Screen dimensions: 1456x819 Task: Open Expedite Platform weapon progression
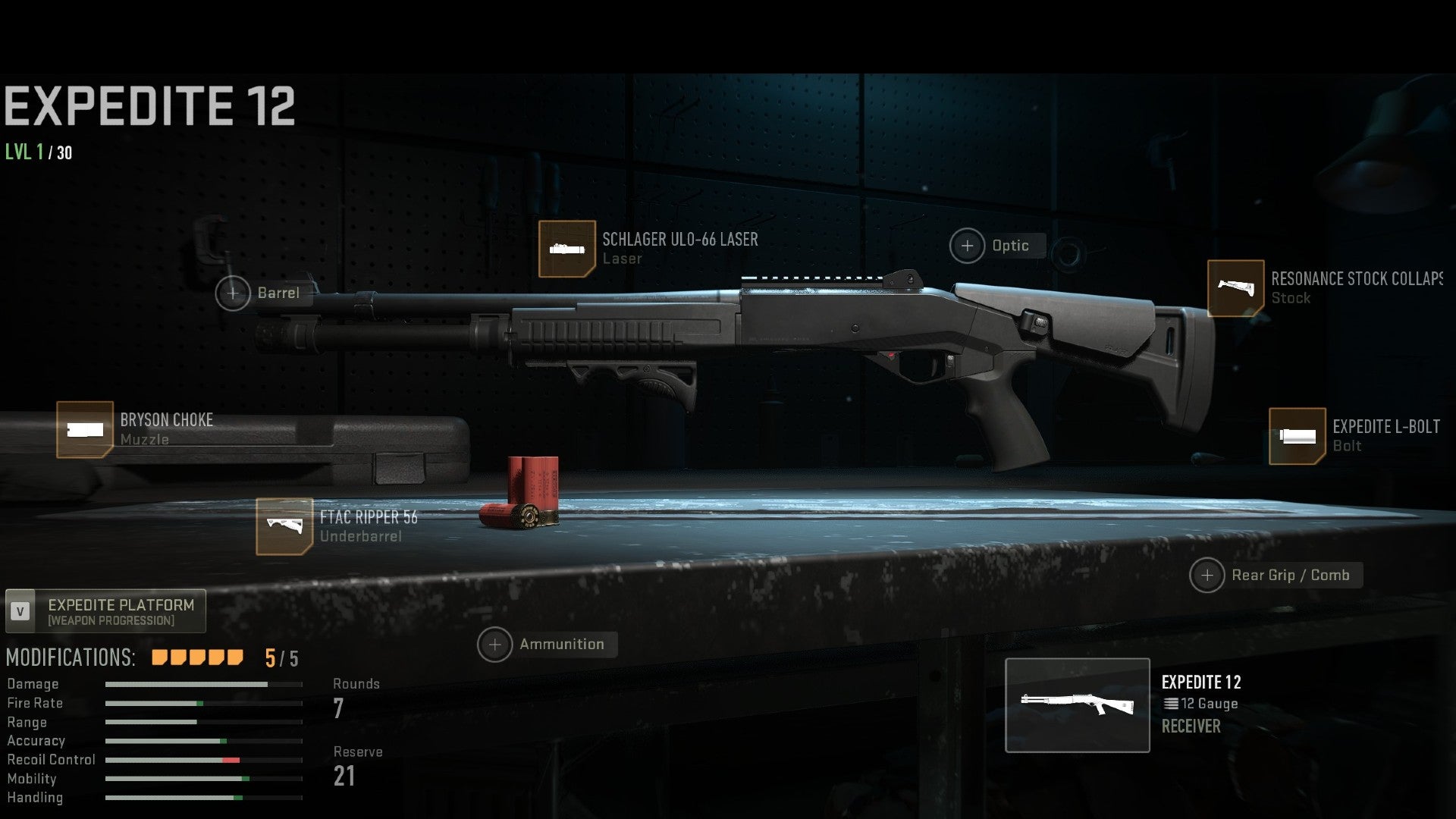click(x=105, y=611)
